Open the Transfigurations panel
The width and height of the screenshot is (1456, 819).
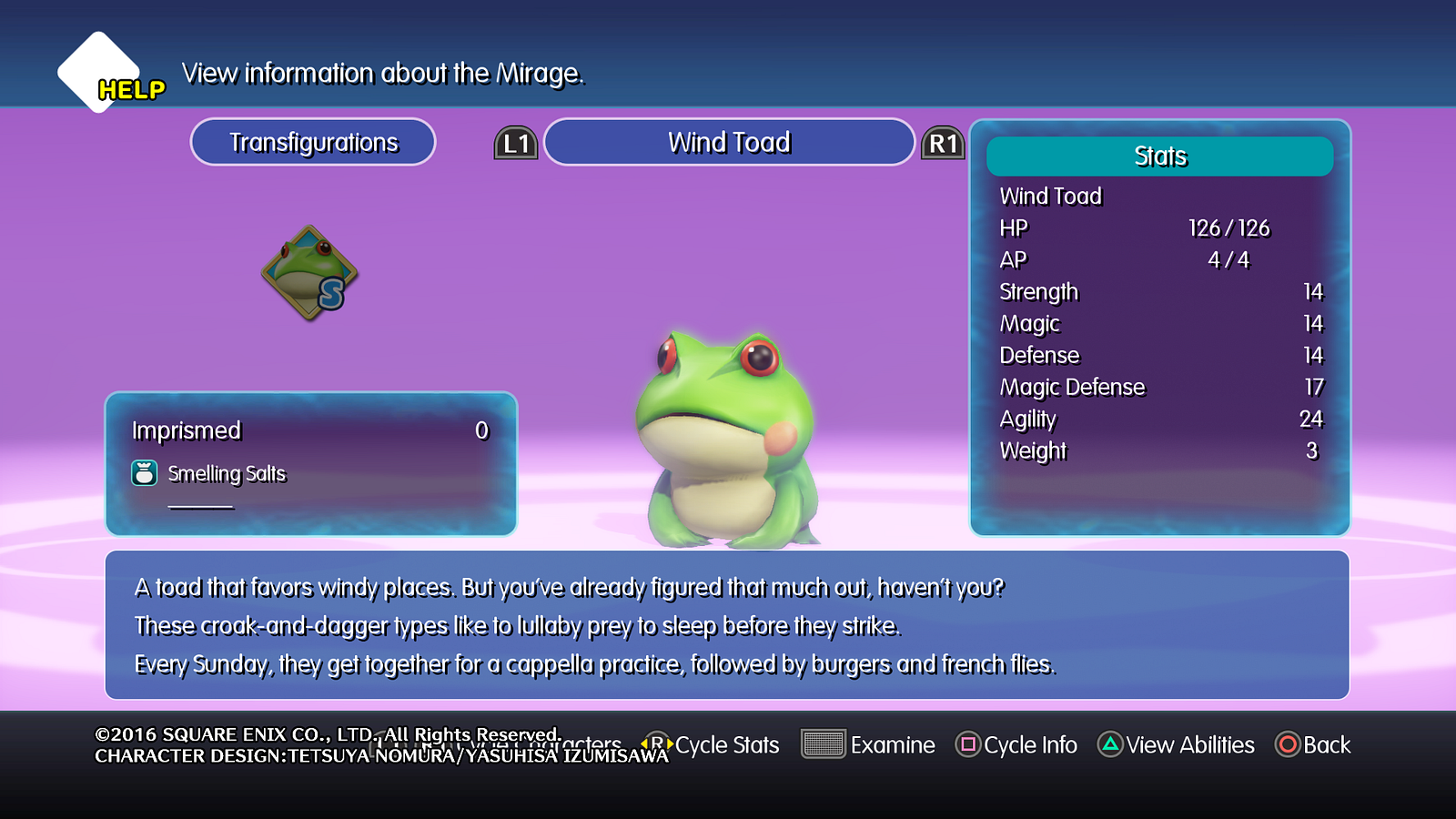[313, 143]
